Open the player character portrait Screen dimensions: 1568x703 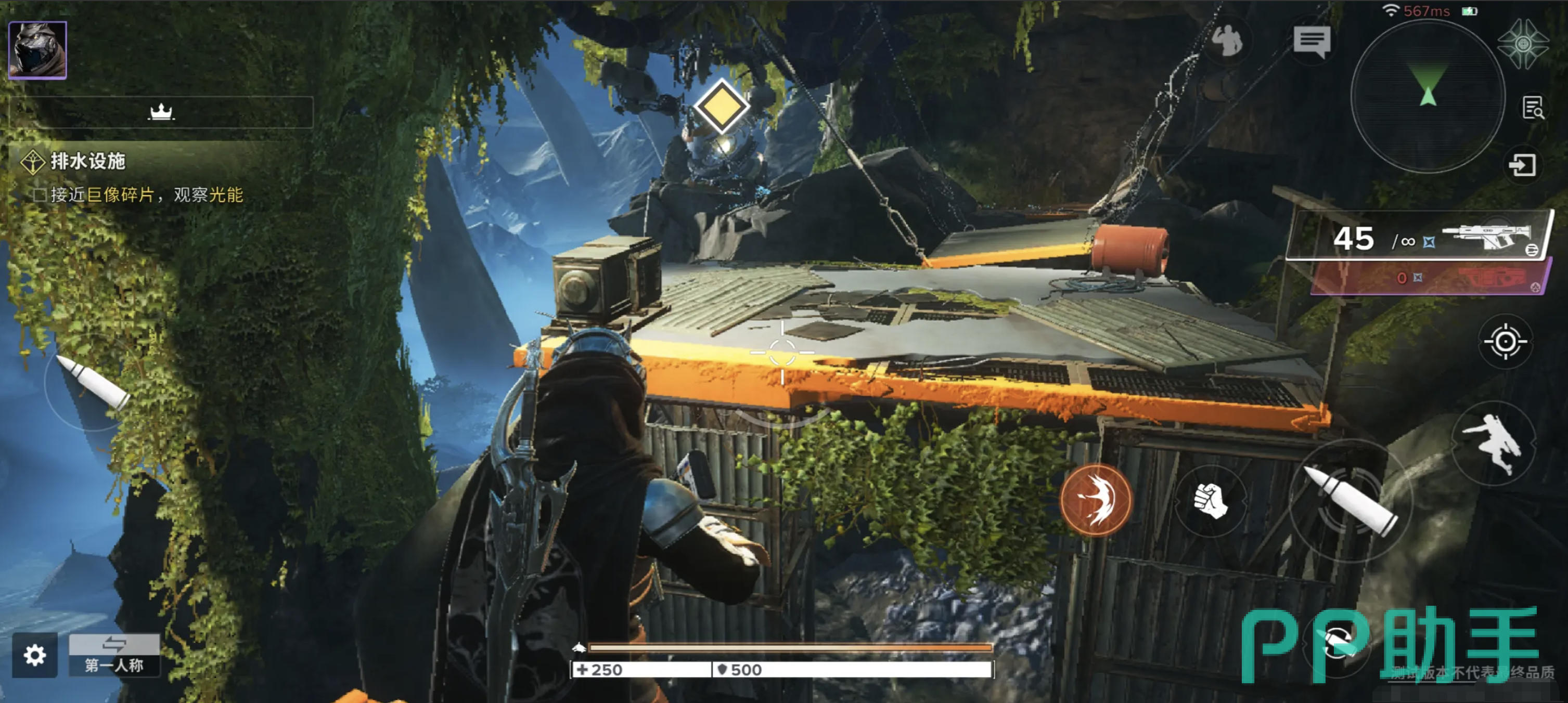[37, 50]
